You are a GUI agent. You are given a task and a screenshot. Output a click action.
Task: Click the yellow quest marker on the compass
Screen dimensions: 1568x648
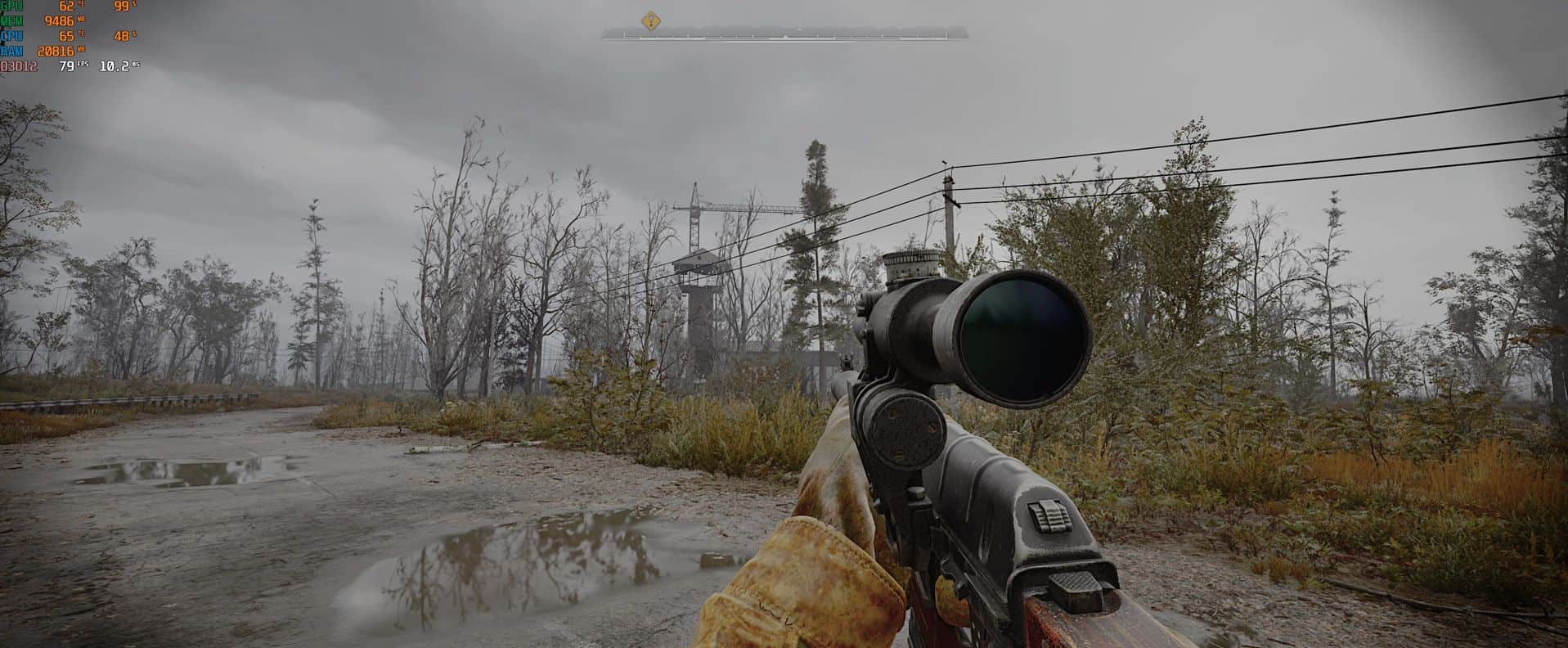(650, 20)
